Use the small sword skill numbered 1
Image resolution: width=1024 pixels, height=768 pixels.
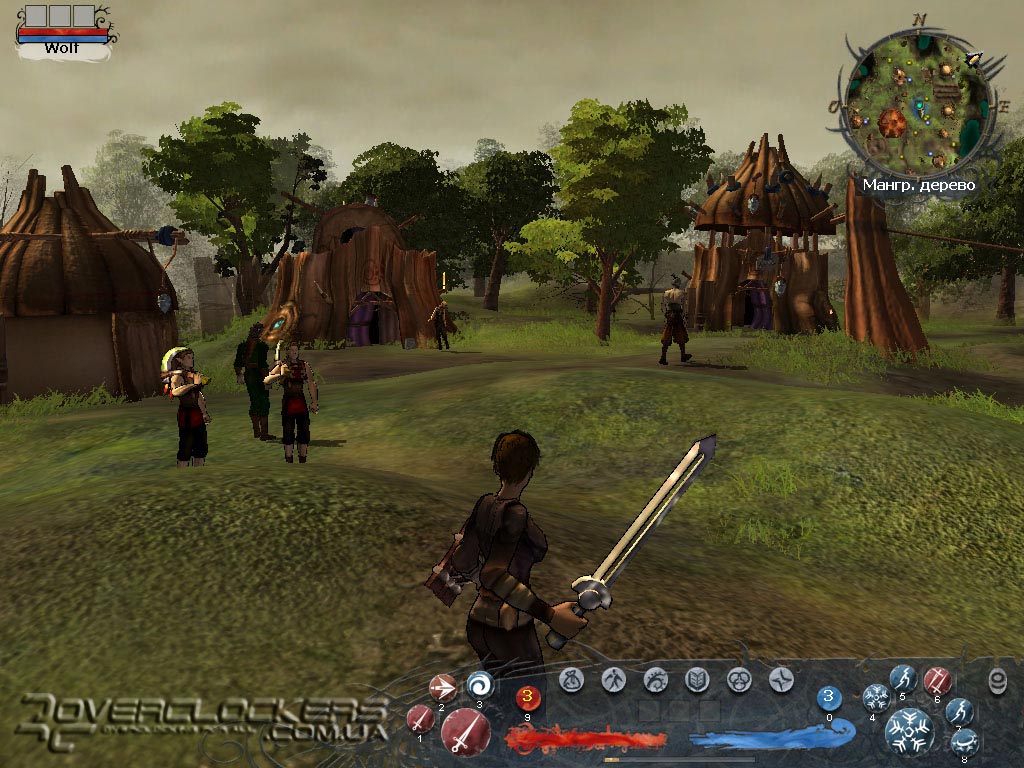coord(420,718)
